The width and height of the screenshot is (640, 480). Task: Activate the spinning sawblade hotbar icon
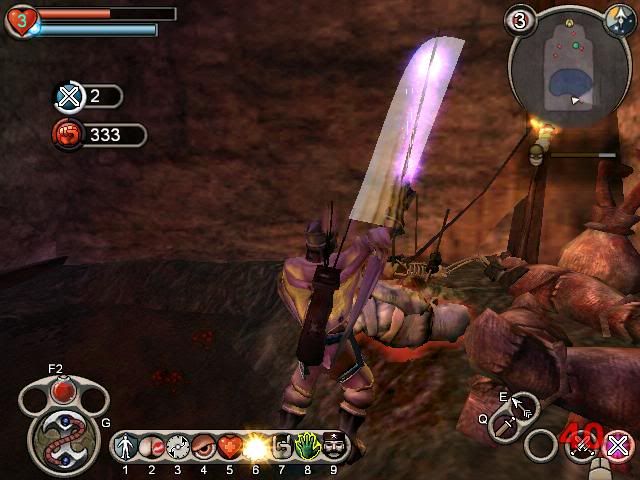(x=177, y=446)
